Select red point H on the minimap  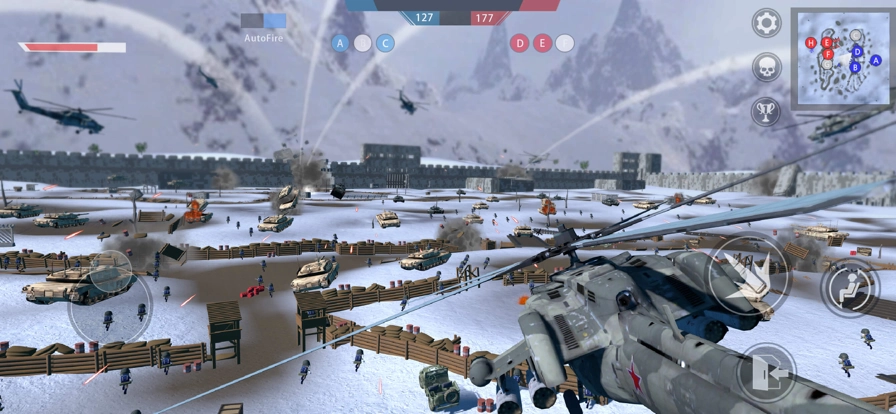pos(811,43)
